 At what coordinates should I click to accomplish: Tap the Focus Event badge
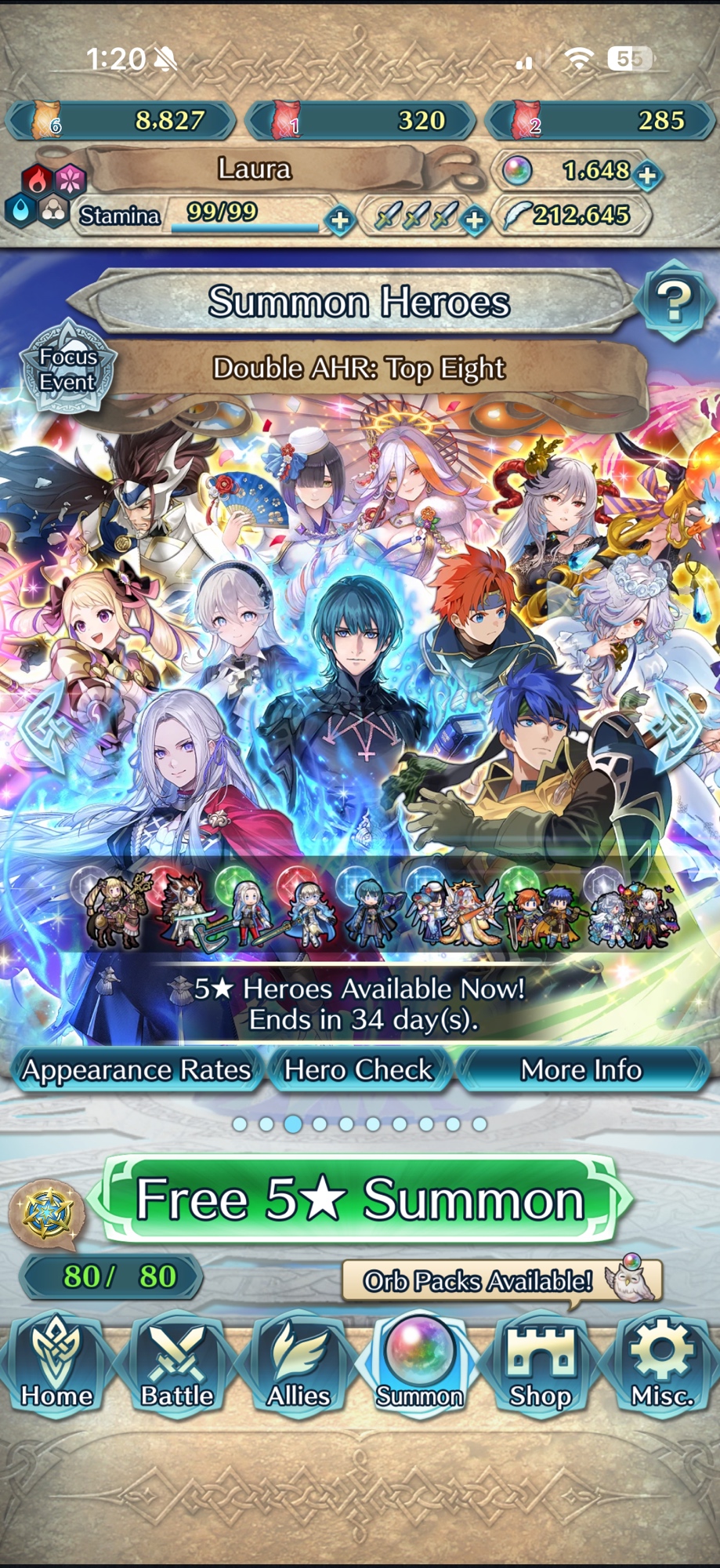[67, 369]
